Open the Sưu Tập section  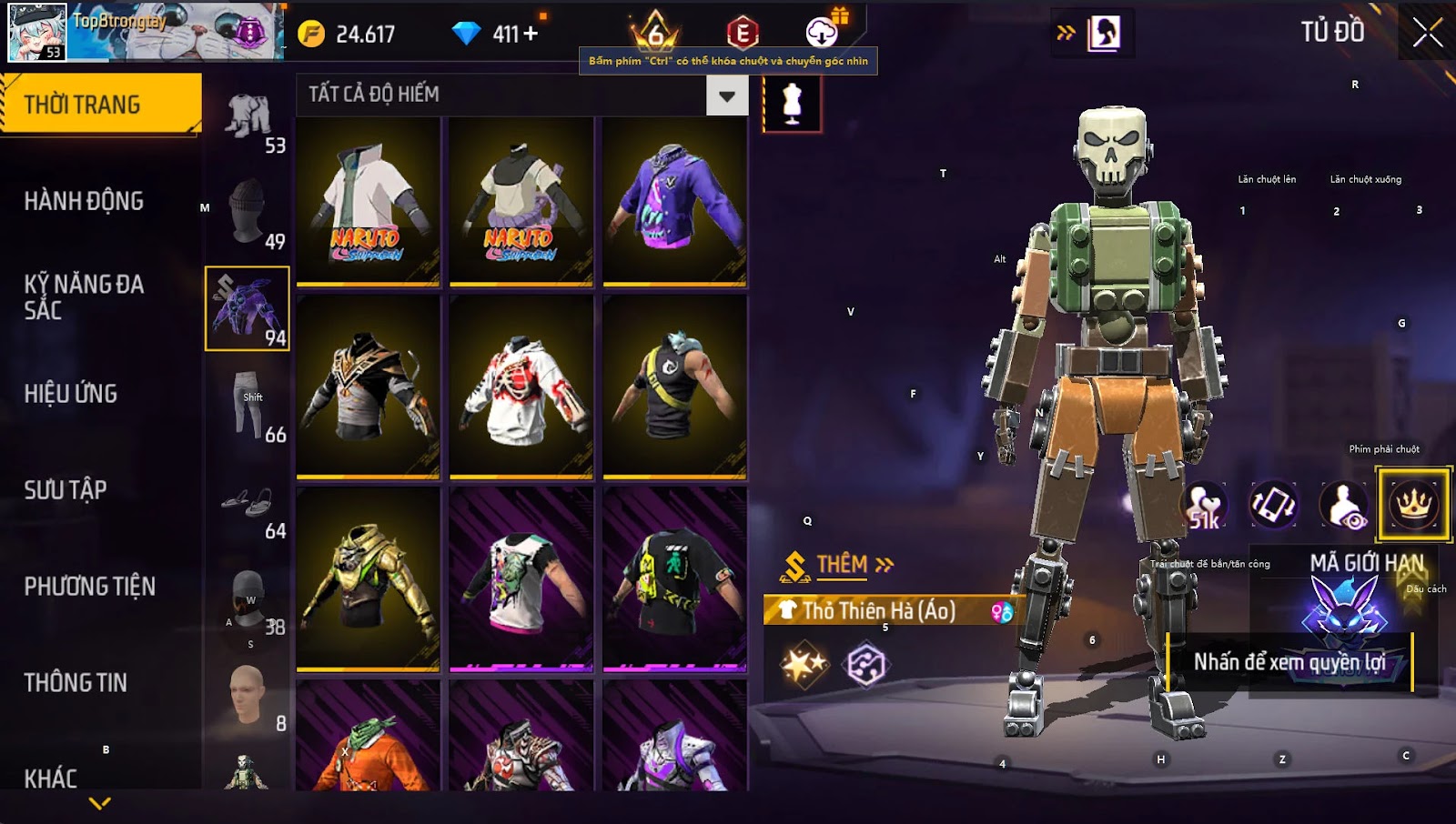66,490
